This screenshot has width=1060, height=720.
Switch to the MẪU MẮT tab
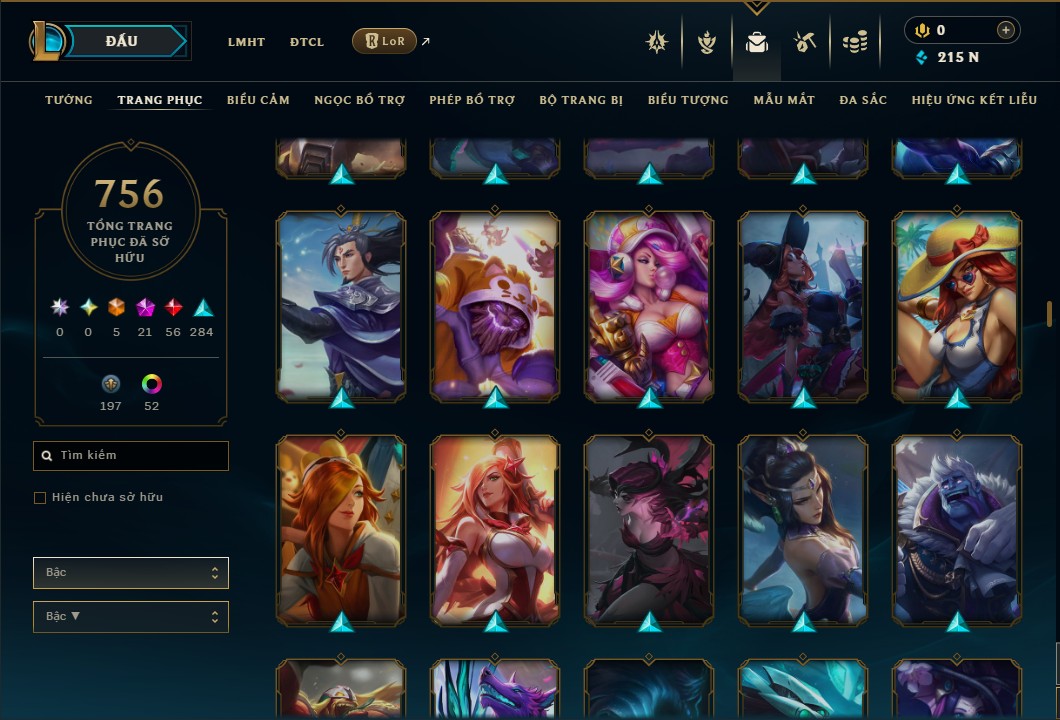click(784, 100)
